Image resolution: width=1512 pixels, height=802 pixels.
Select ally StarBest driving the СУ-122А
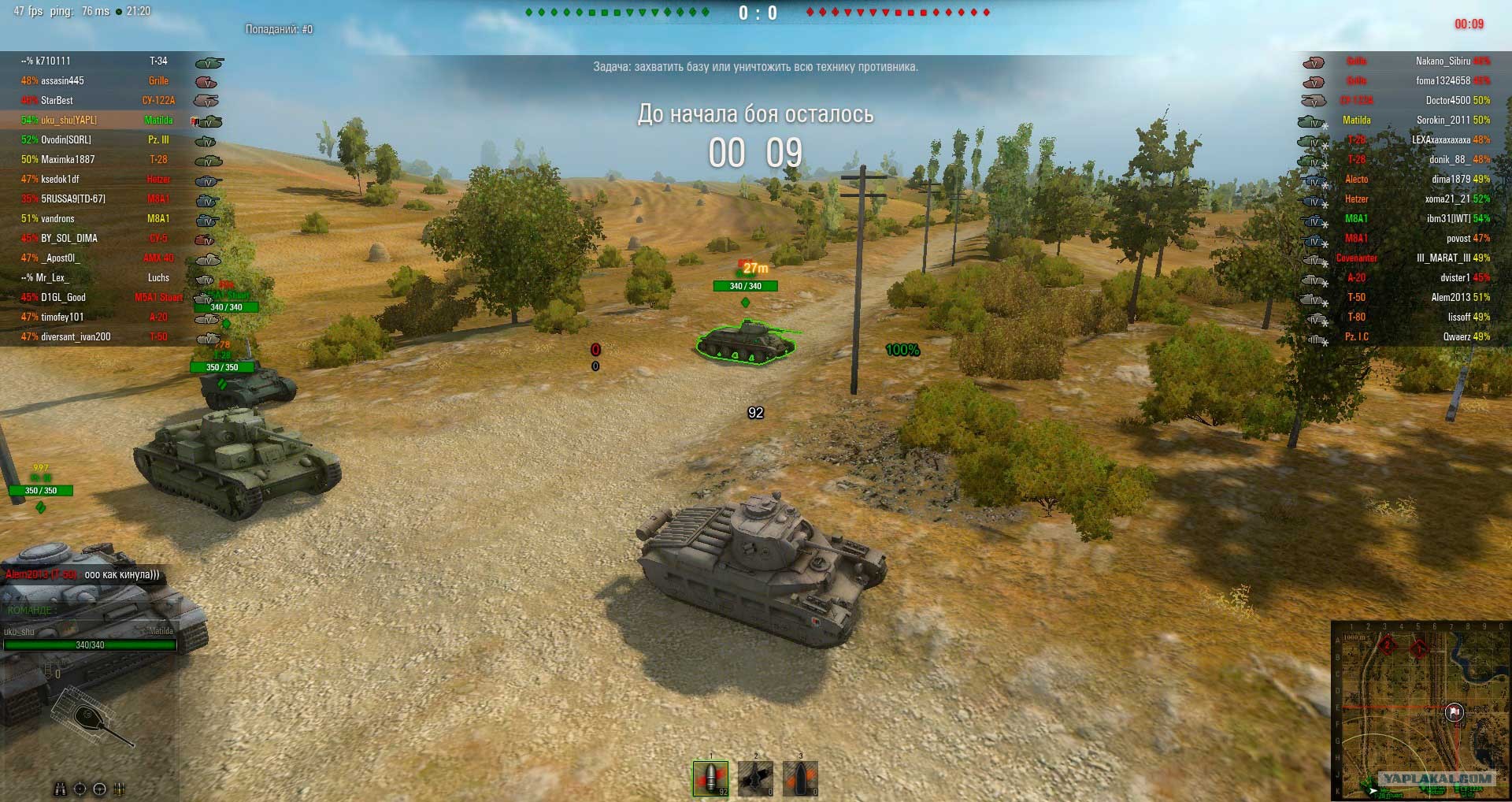coord(57,100)
